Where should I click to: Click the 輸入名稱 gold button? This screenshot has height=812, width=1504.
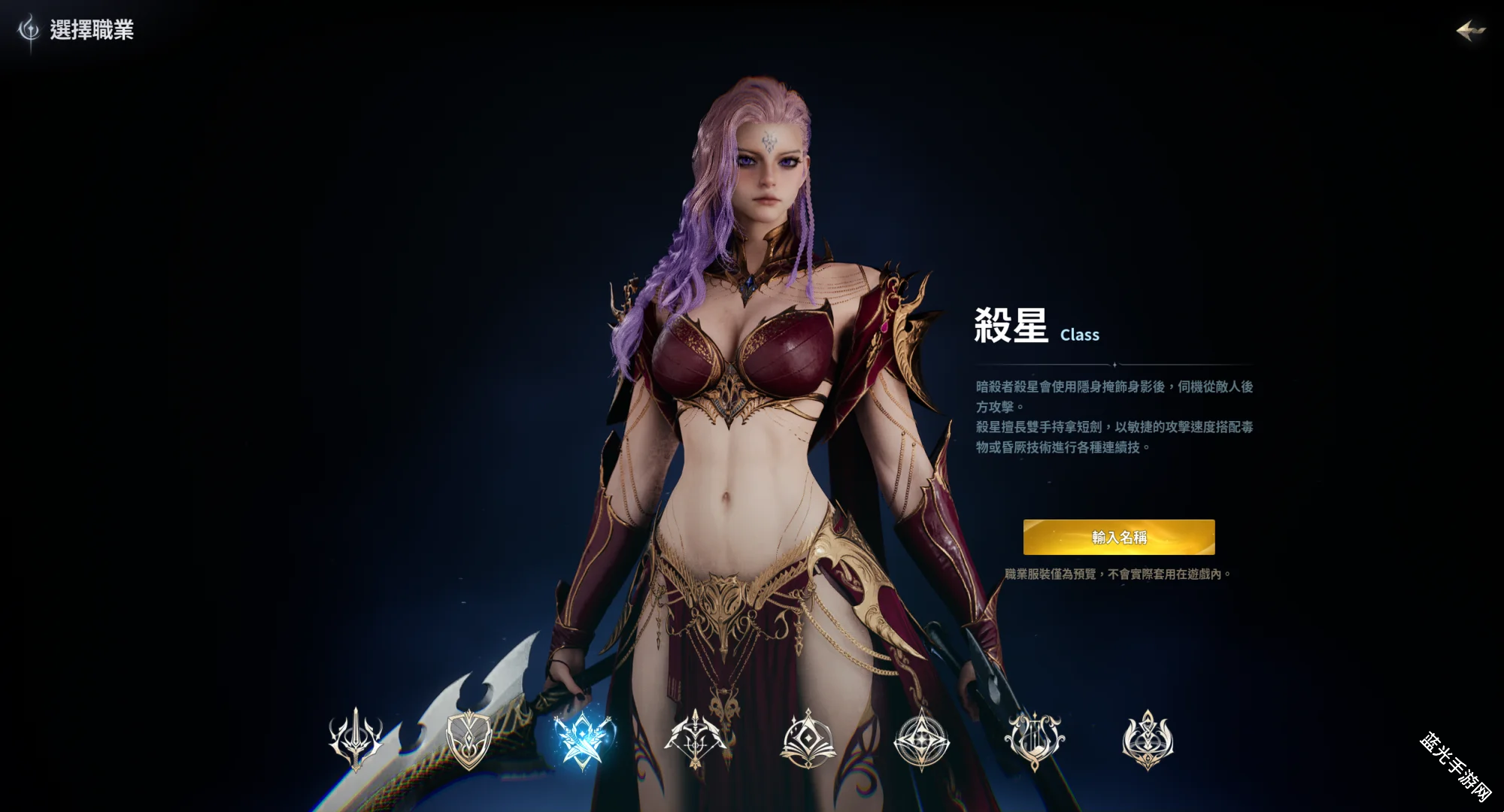click(1118, 537)
